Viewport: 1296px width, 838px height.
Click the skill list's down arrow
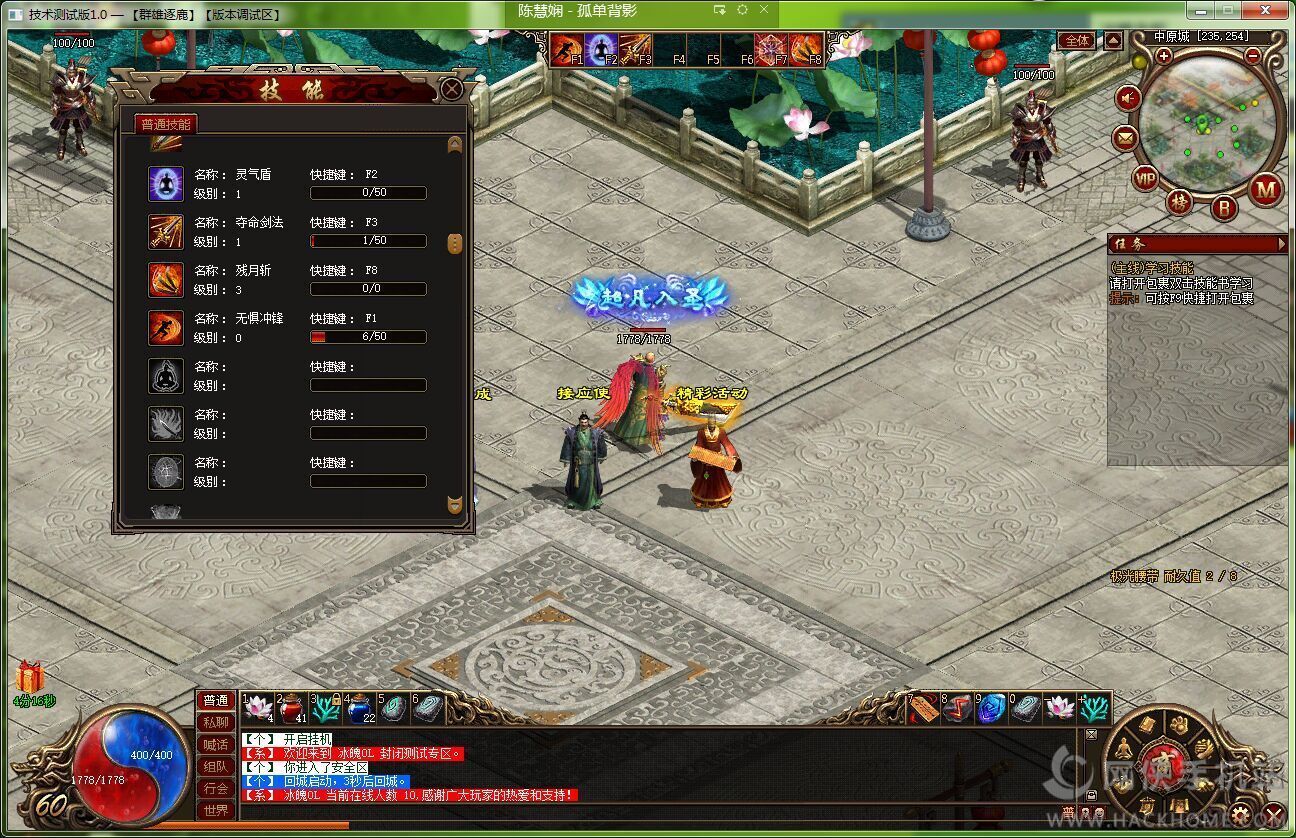click(455, 504)
